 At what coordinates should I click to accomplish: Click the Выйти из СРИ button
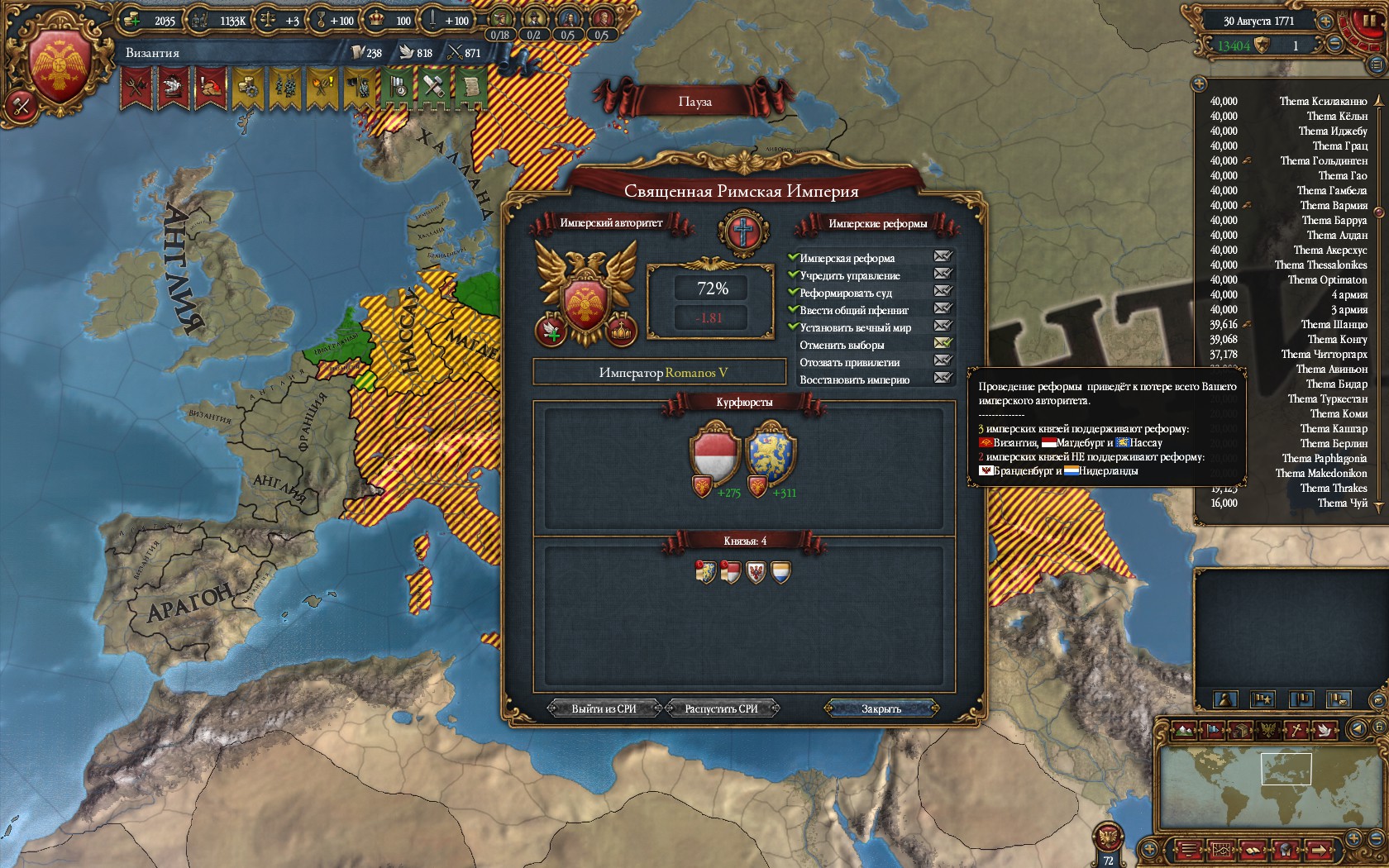(604, 708)
